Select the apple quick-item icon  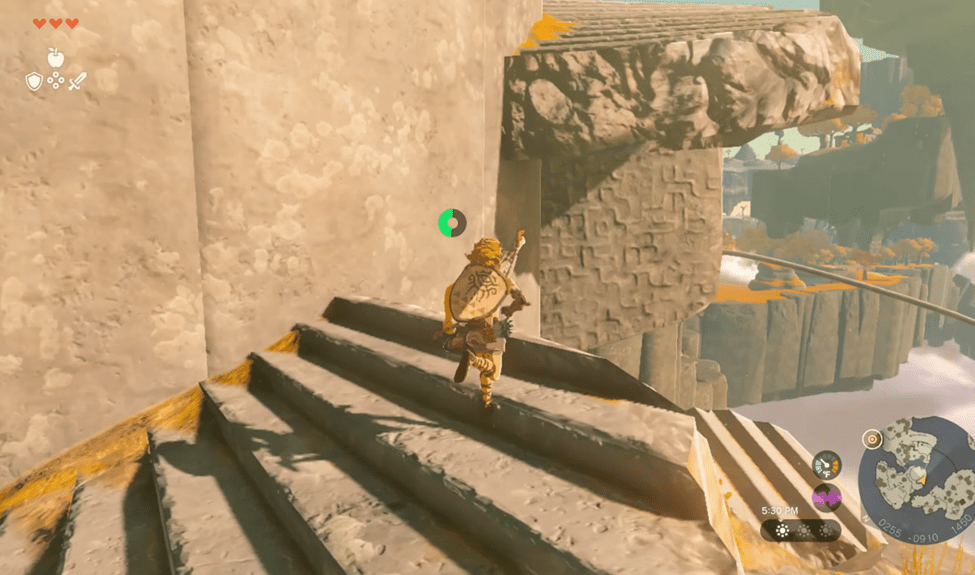pyautogui.click(x=56, y=58)
